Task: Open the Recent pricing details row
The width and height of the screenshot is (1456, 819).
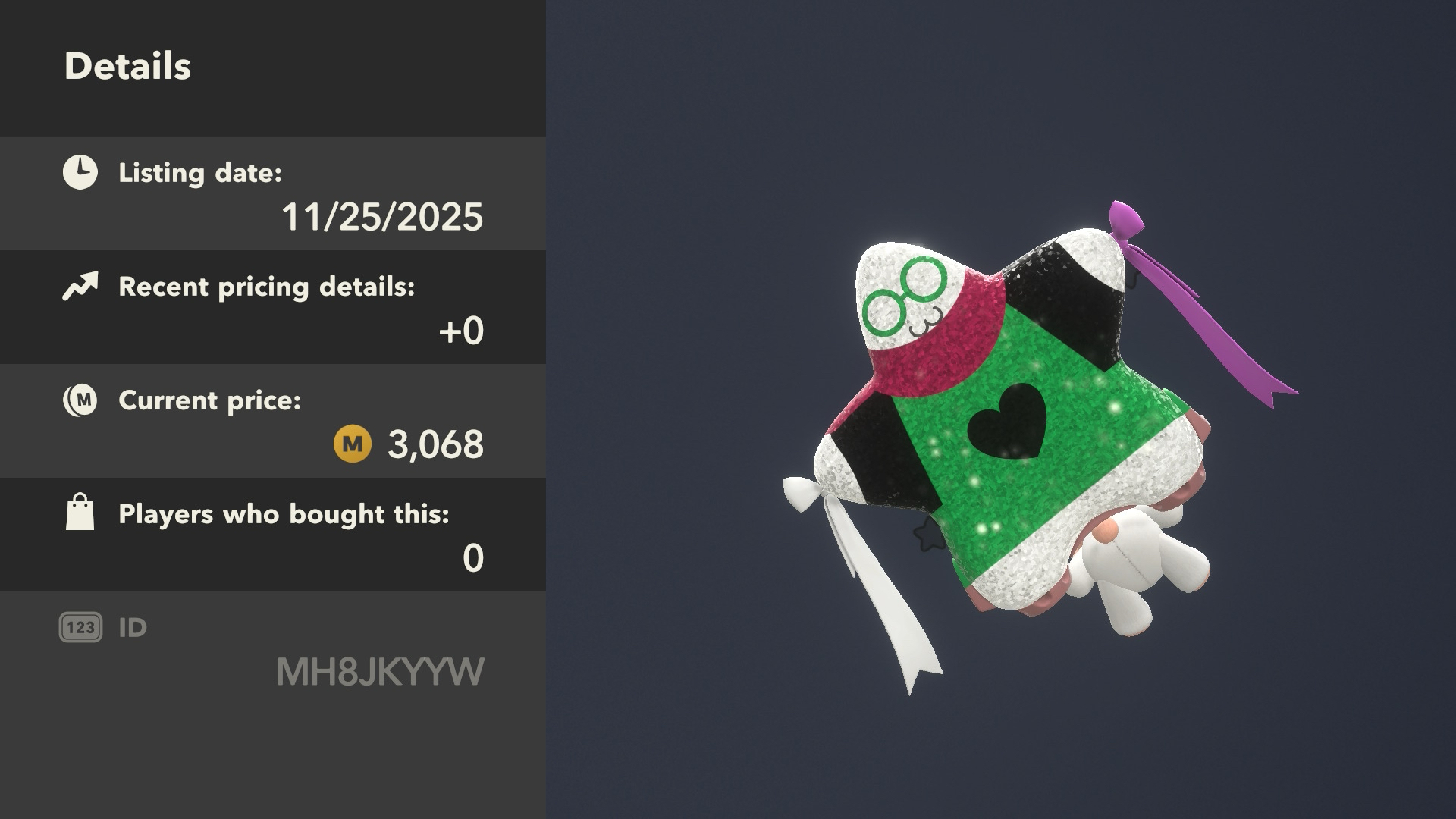Action: pyautogui.click(x=273, y=307)
